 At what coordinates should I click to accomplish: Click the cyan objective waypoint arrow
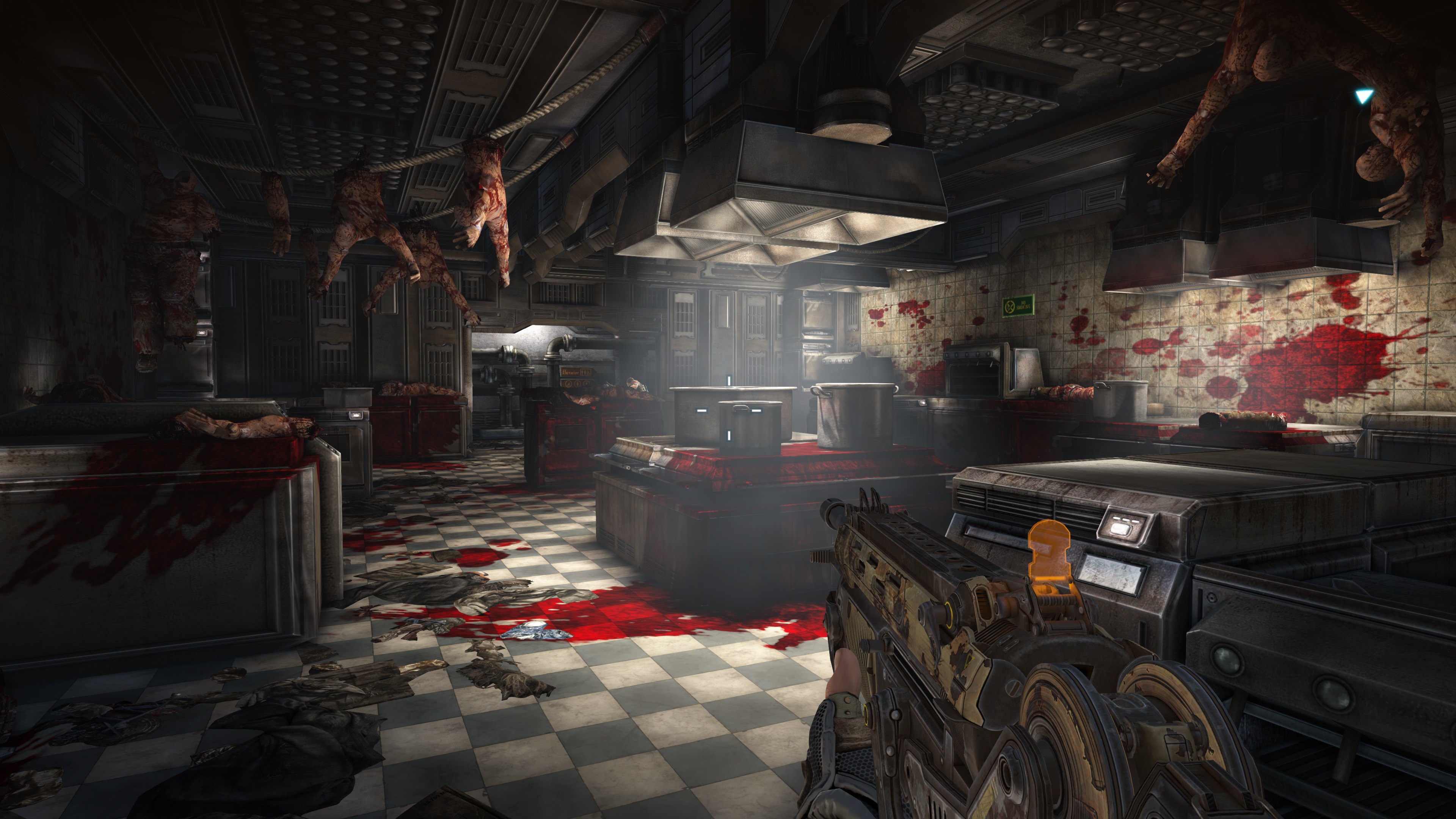tap(1363, 97)
